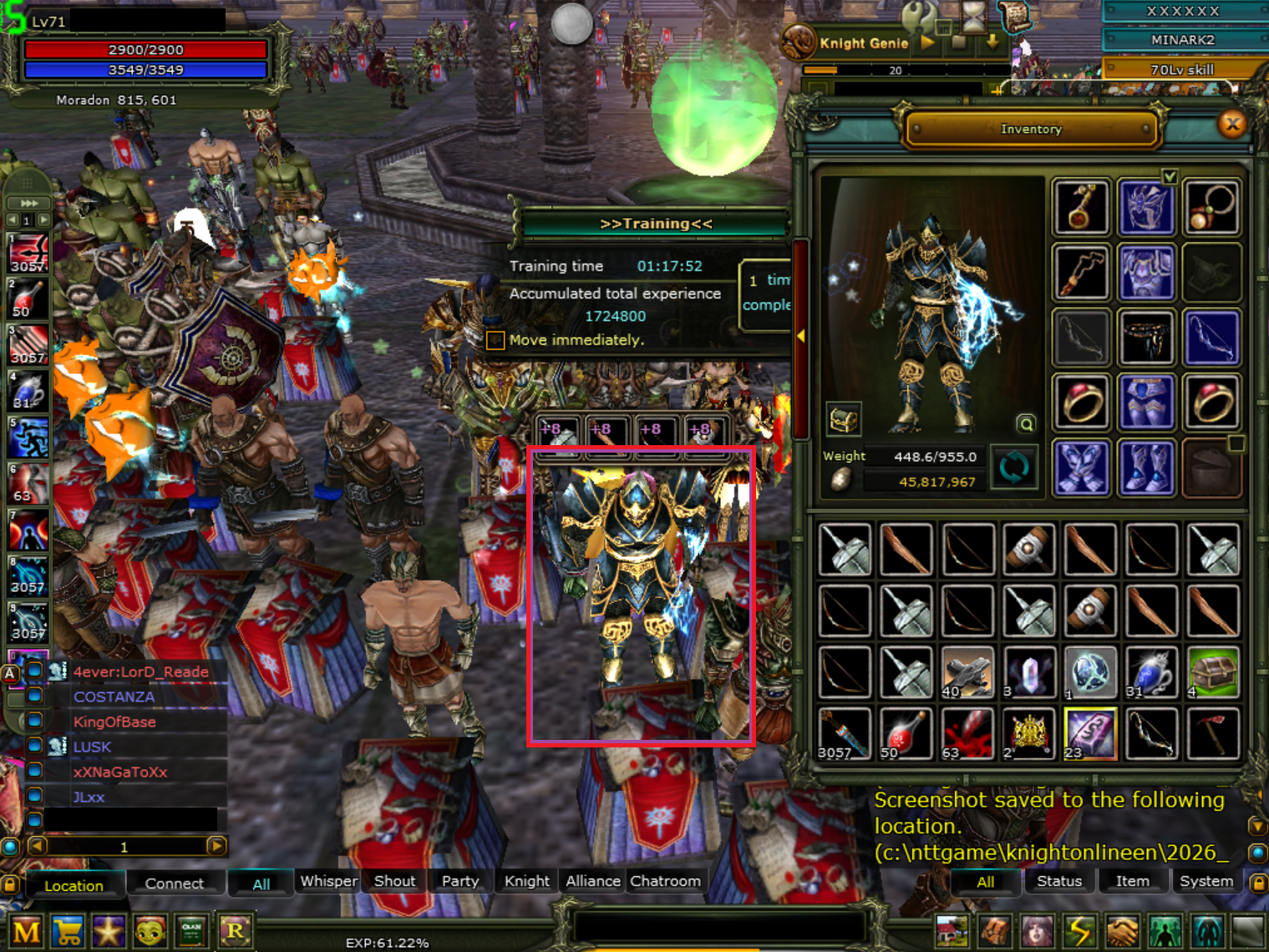Viewport: 1269px width, 952px height.
Task: Click the green inventory refresh arrows icon
Action: [x=1014, y=468]
